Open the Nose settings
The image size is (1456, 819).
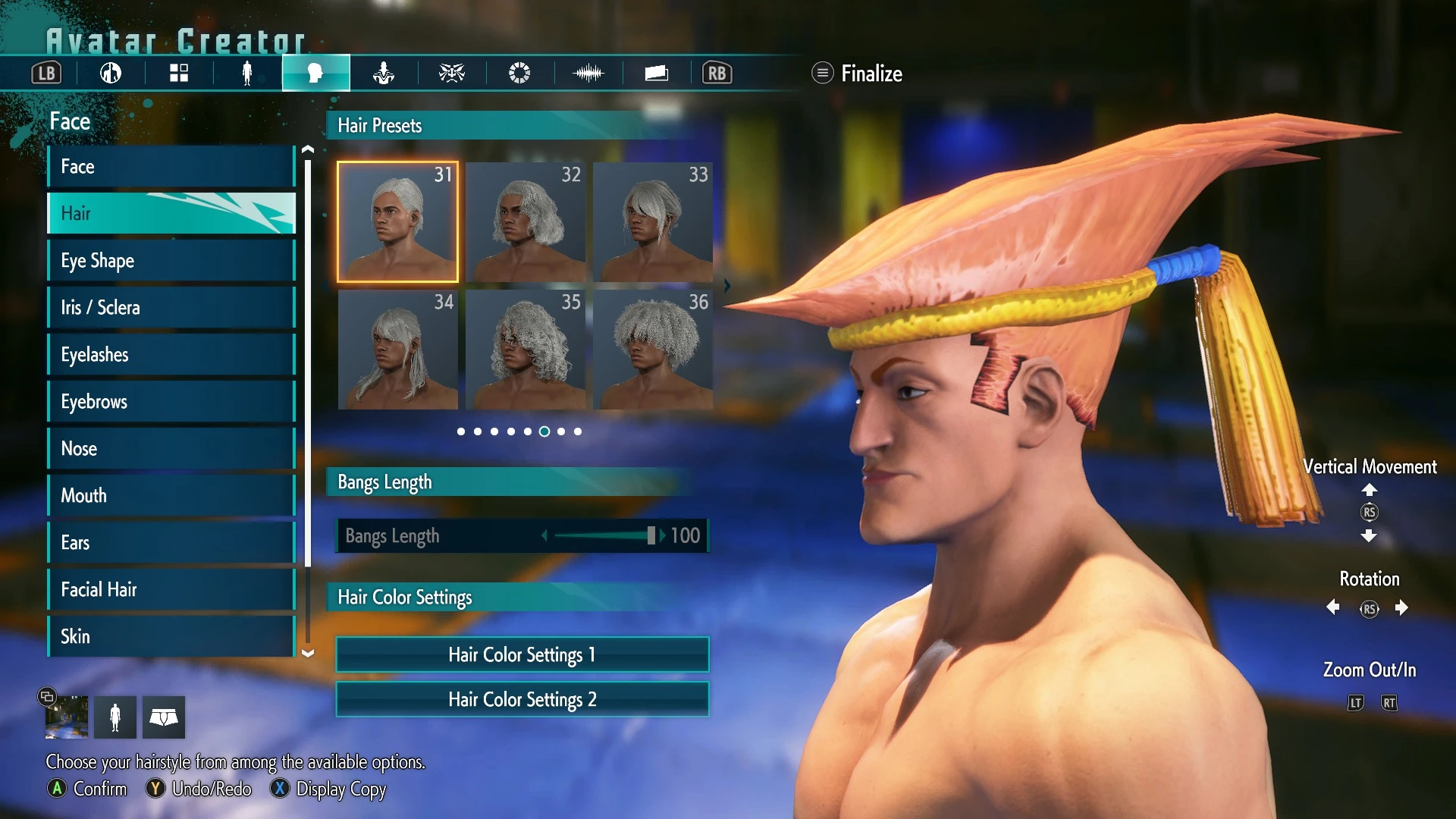tap(171, 449)
